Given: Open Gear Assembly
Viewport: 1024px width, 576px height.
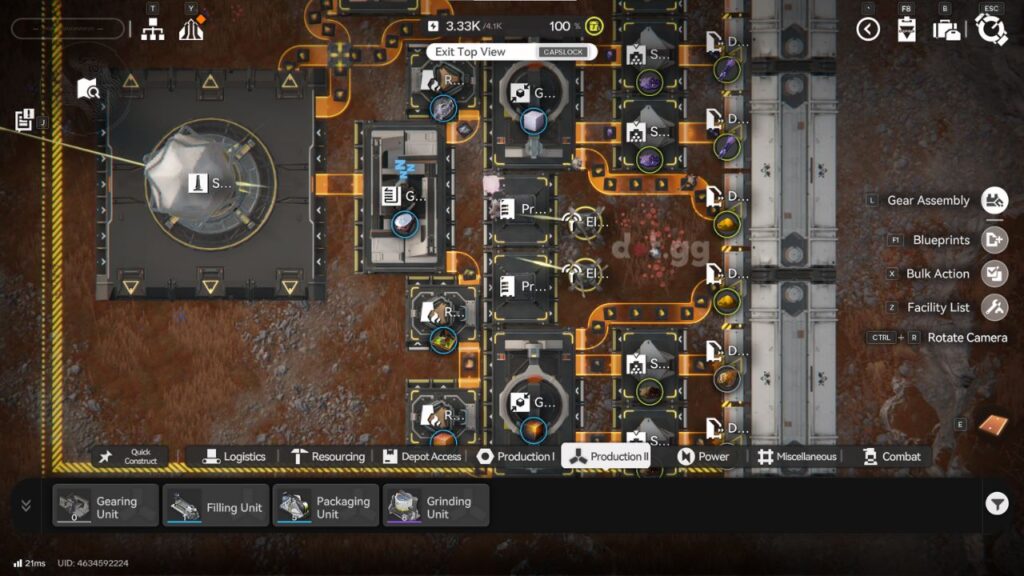Looking at the screenshot, I should (x=993, y=200).
